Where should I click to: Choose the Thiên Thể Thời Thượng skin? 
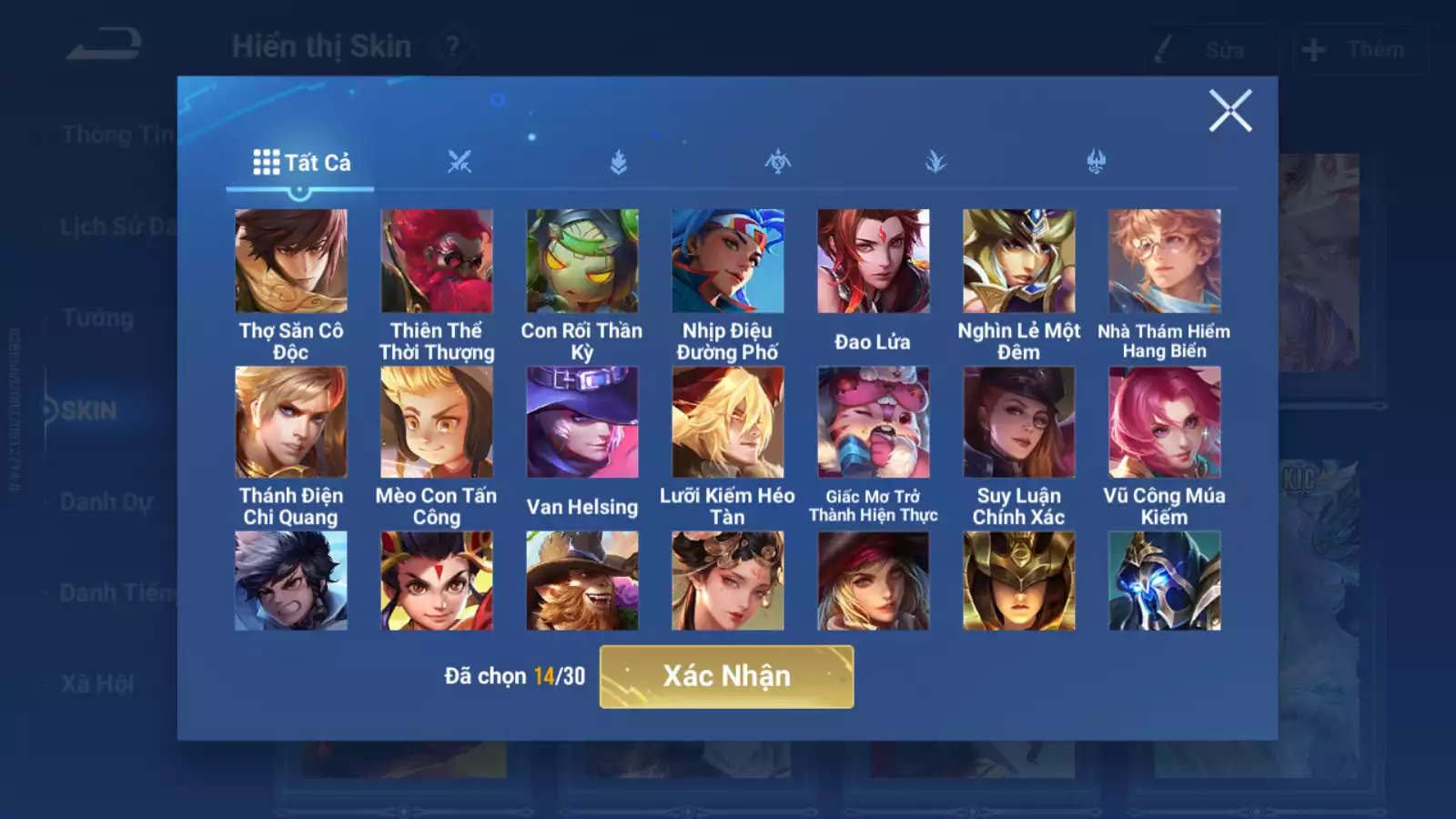pyautogui.click(x=437, y=262)
